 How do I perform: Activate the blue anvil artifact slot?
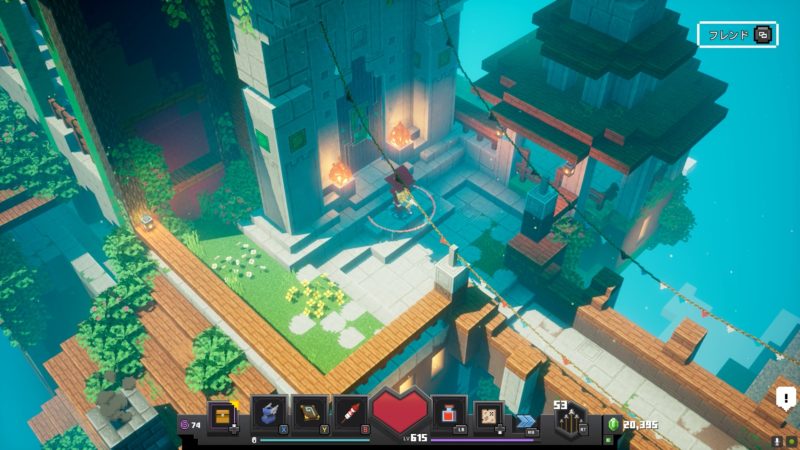(x=268, y=414)
